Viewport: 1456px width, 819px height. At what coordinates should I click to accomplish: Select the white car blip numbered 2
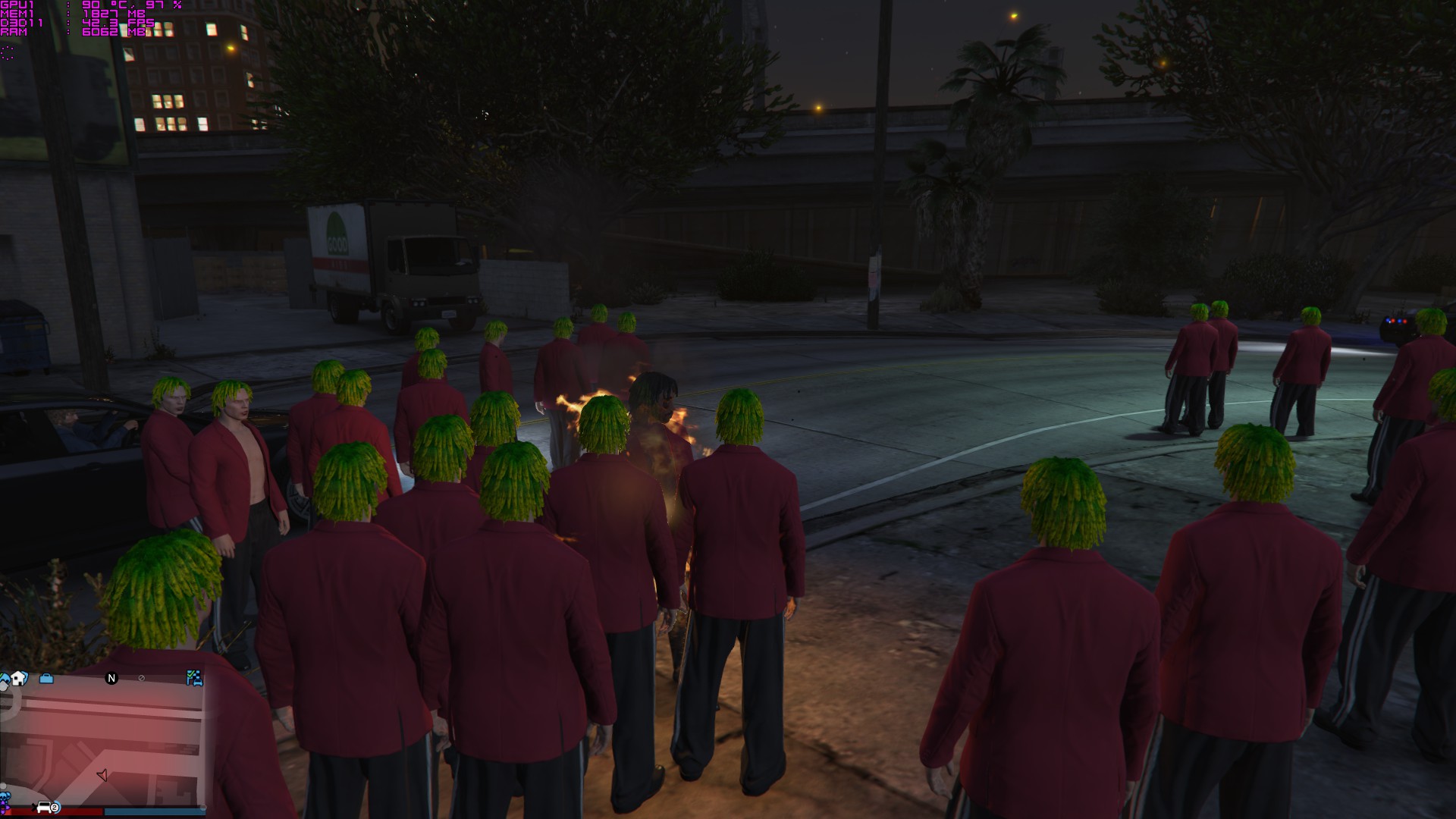(x=47, y=808)
